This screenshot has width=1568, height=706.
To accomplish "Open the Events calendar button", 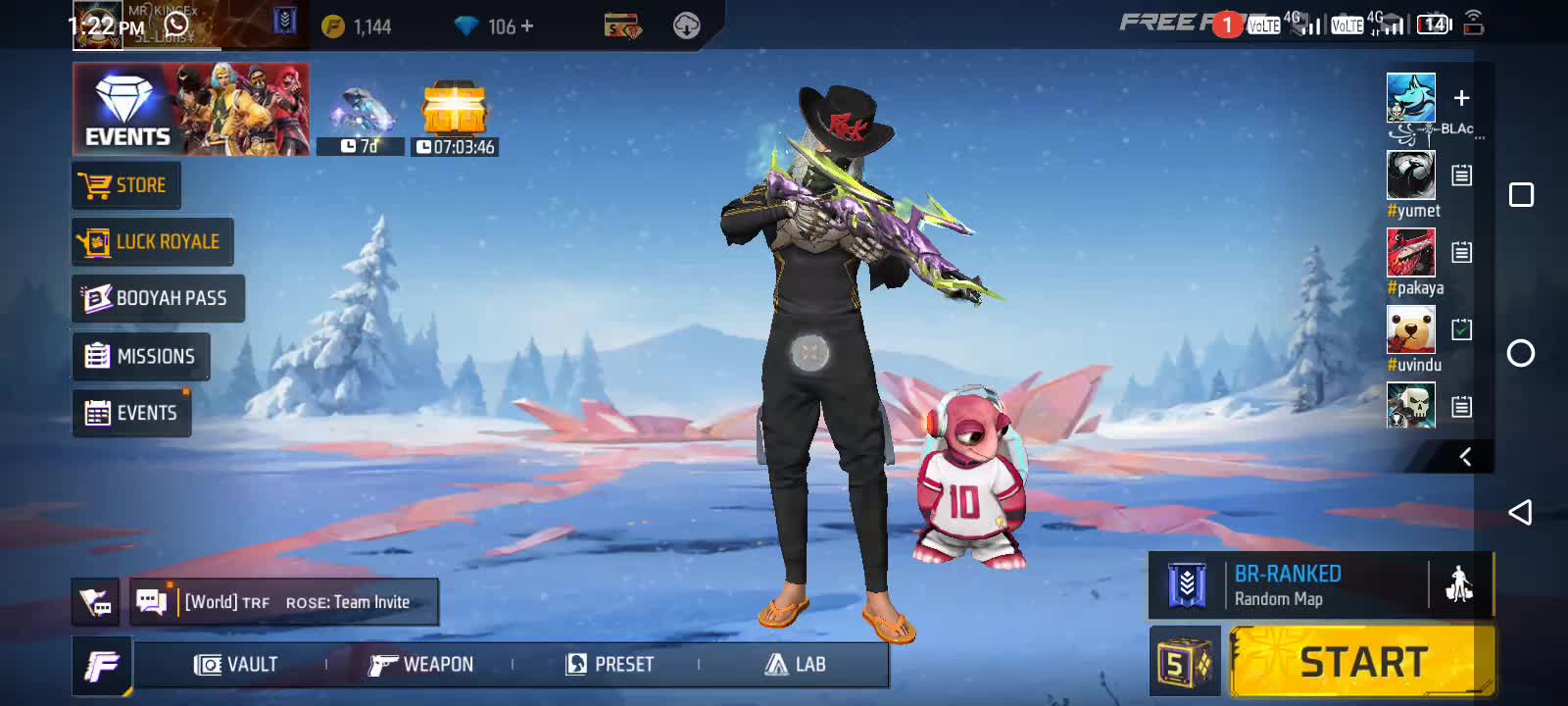I will pyautogui.click(x=132, y=413).
